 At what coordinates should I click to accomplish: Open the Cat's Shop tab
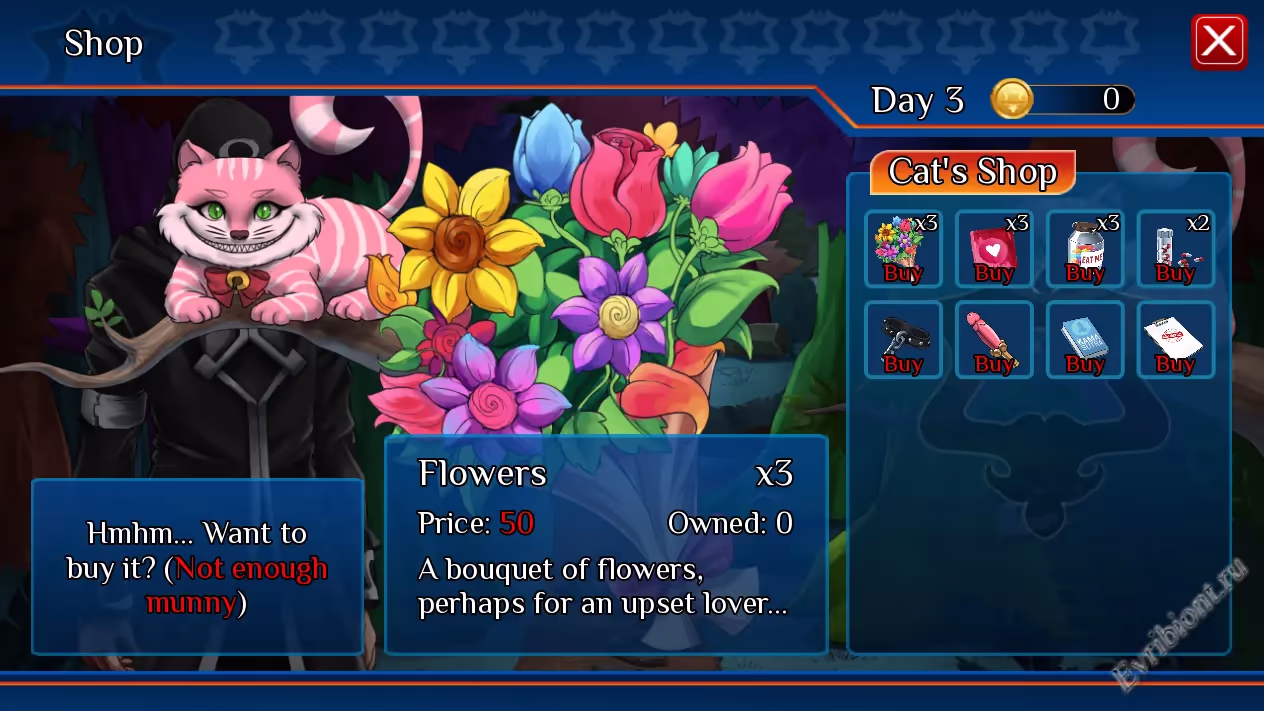(972, 172)
